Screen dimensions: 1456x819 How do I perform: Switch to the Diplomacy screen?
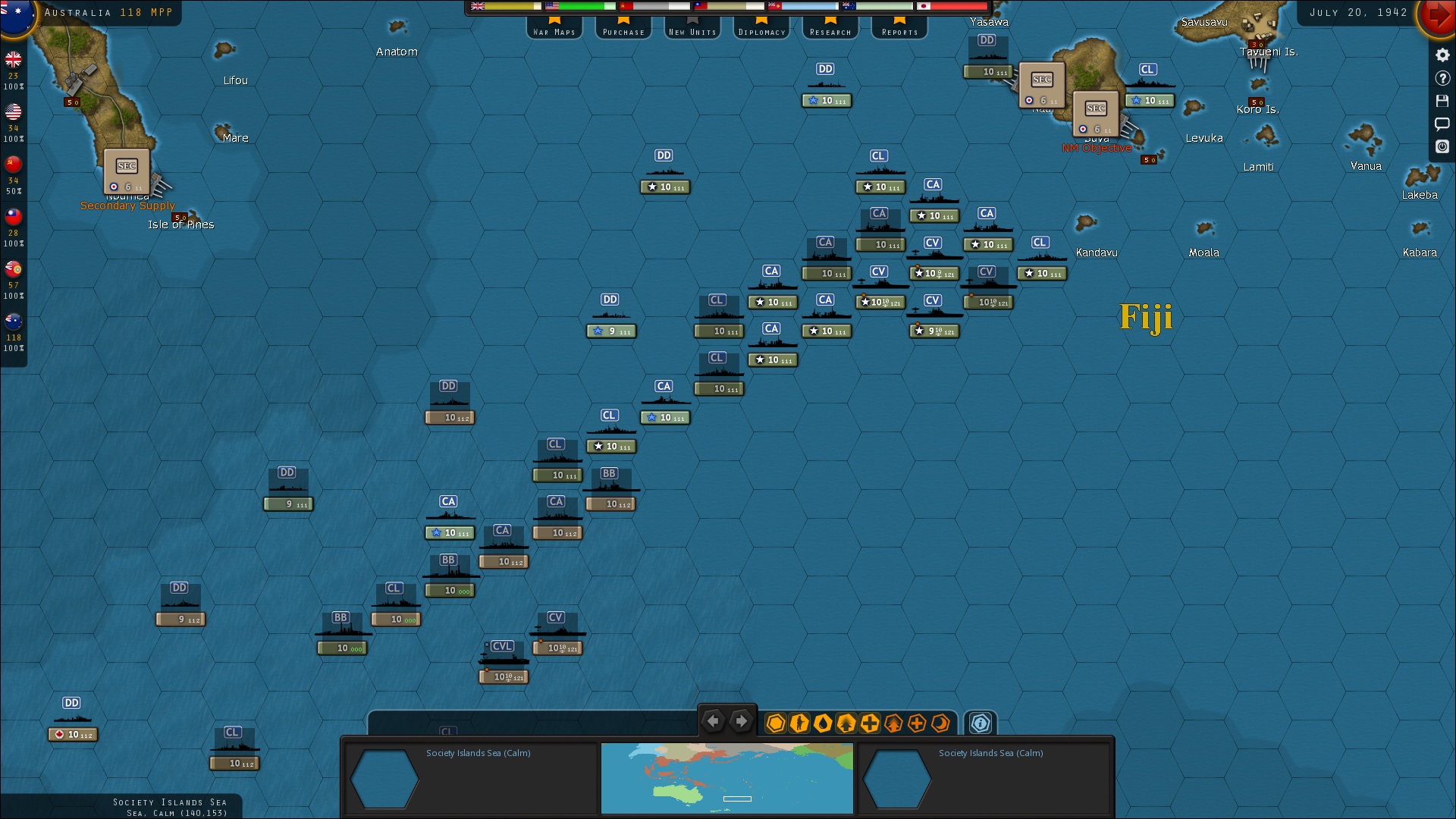pyautogui.click(x=761, y=30)
